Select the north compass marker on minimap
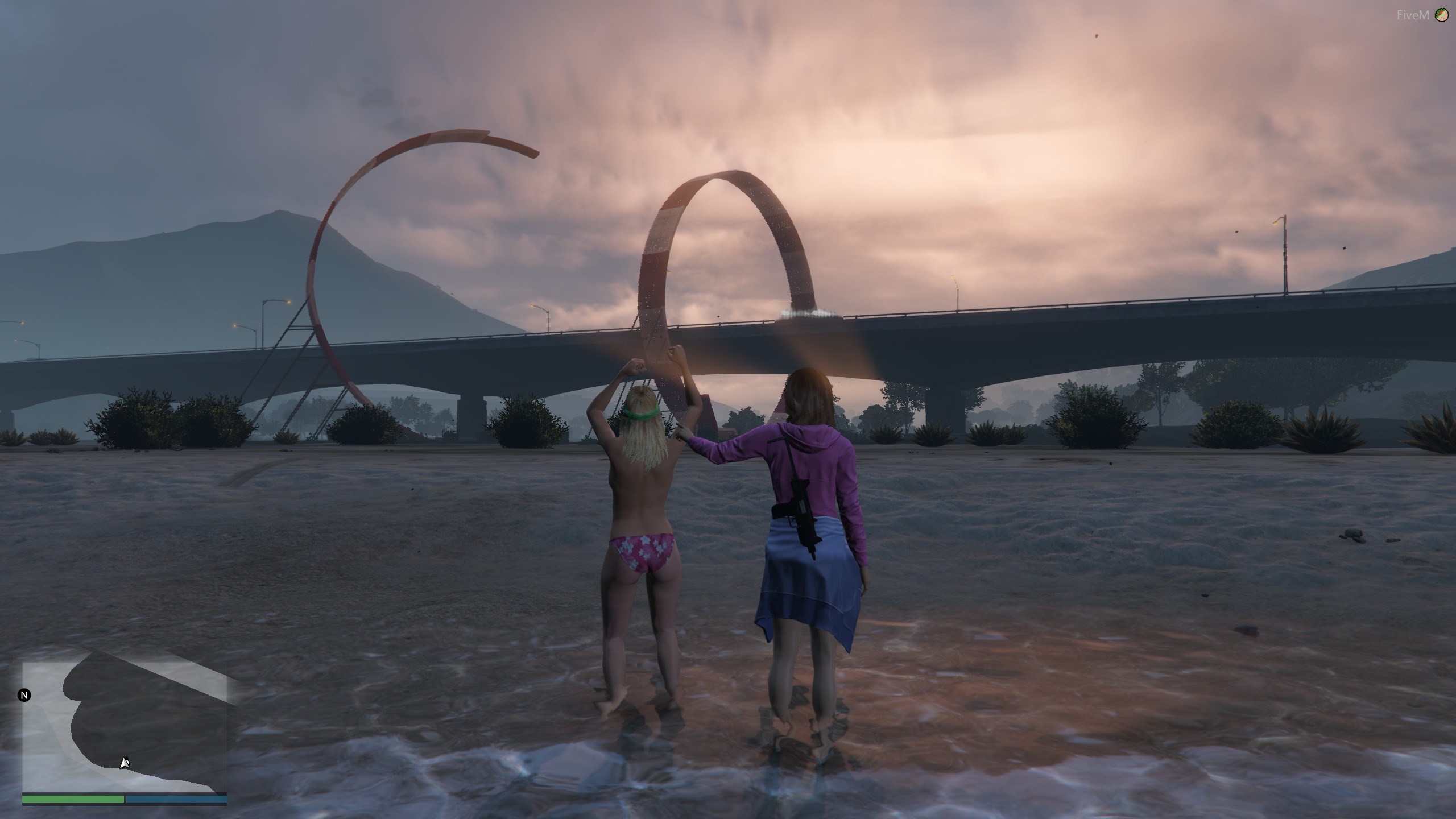 pos(24,695)
